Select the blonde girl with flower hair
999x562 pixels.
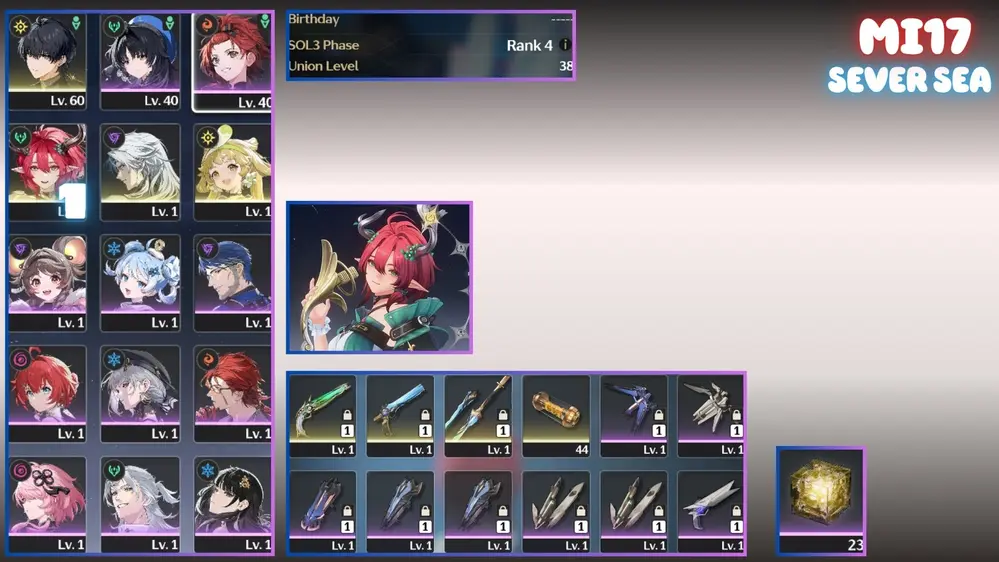point(232,172)
